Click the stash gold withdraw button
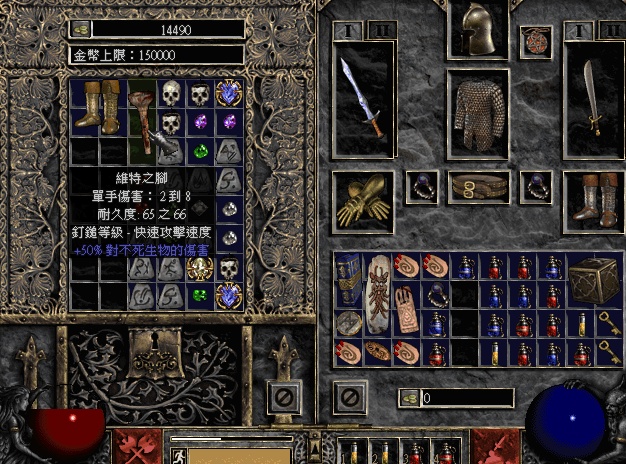Image resolution: width=626 pixels, height=464 pixels. coord(80,29)
